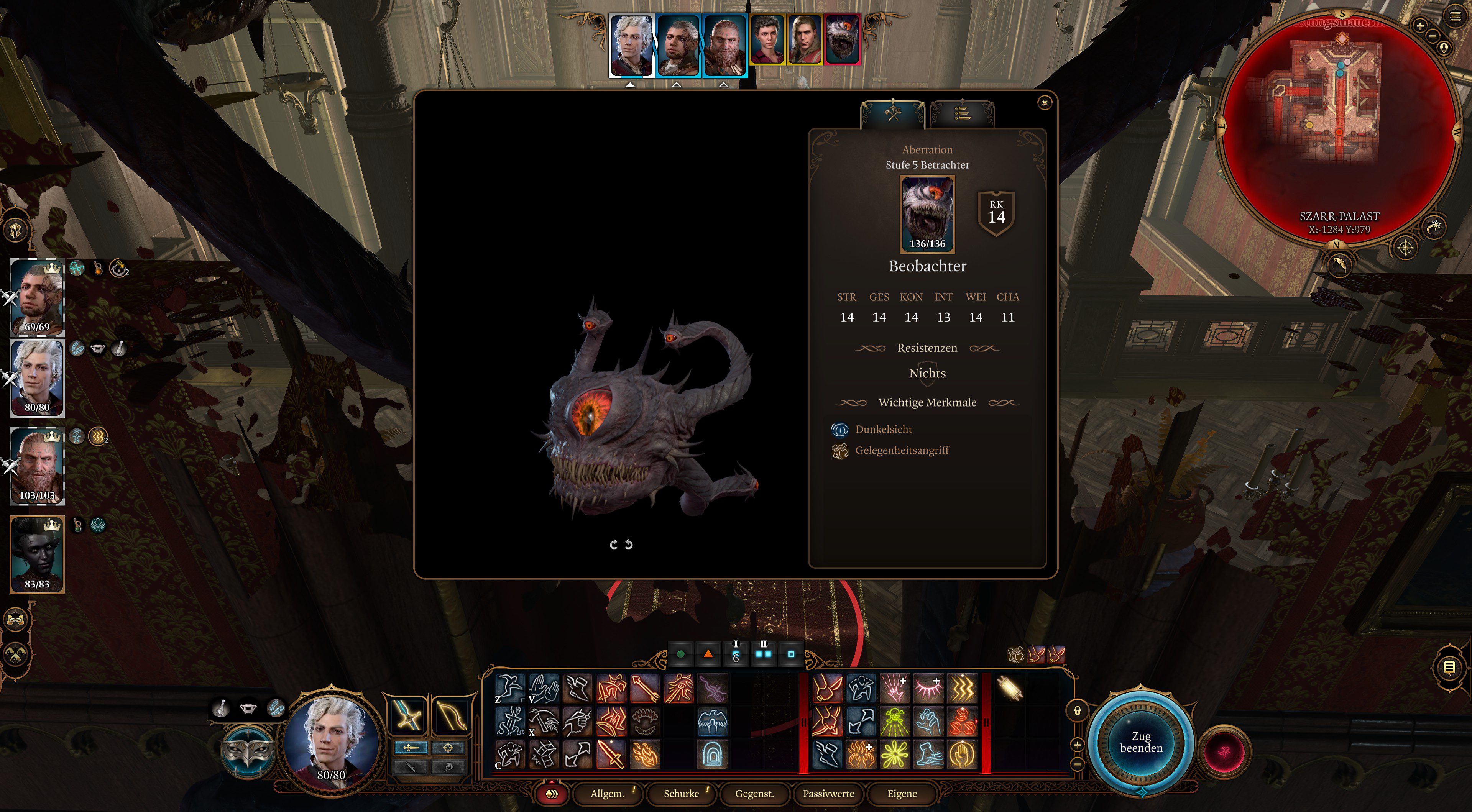Show the Gegenst. hotbar tab
The height and width of the screenshot is (812, 1472).
[754, 793]
